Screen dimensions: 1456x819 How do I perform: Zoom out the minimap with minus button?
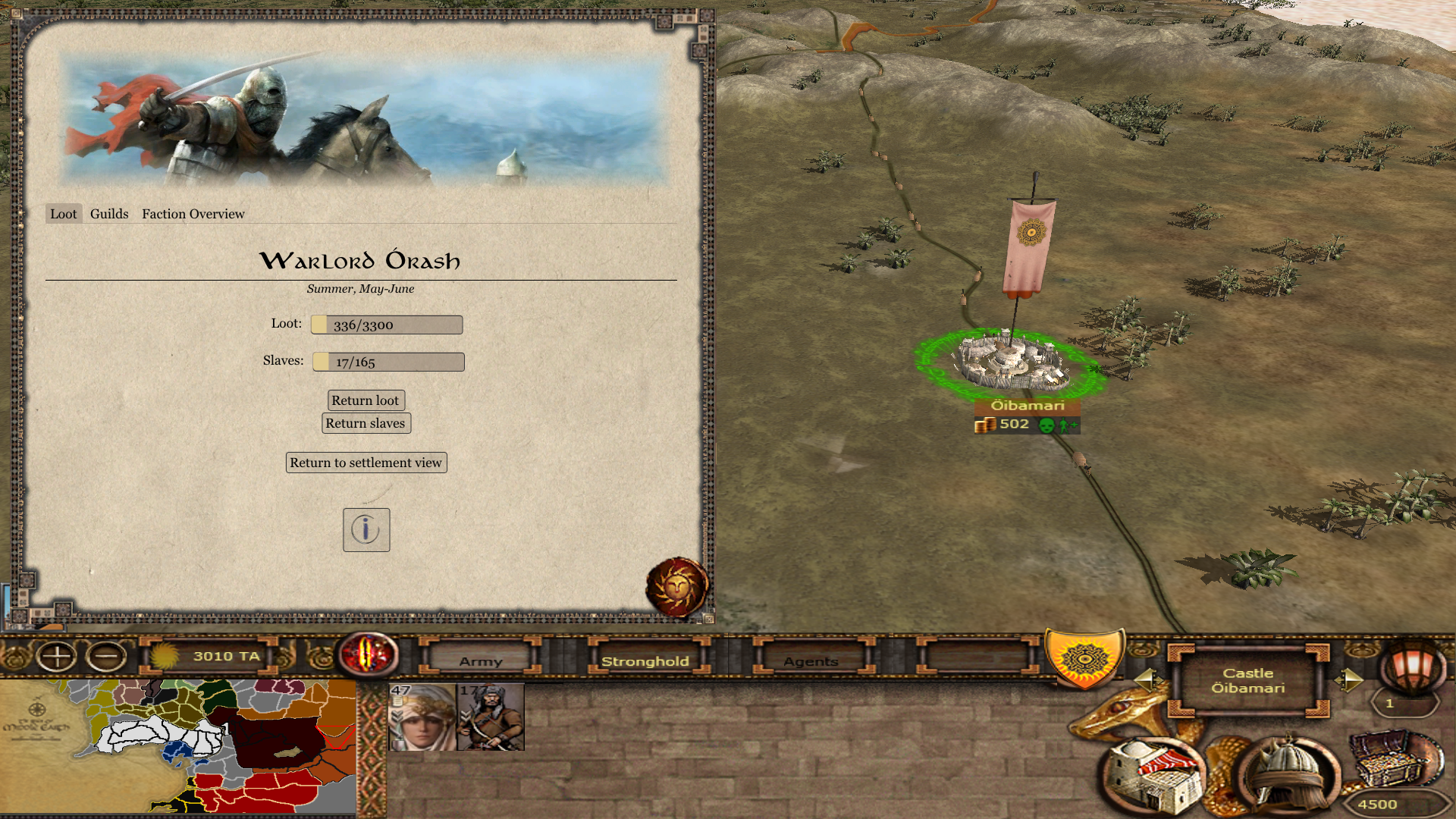[x=106, y=656]
